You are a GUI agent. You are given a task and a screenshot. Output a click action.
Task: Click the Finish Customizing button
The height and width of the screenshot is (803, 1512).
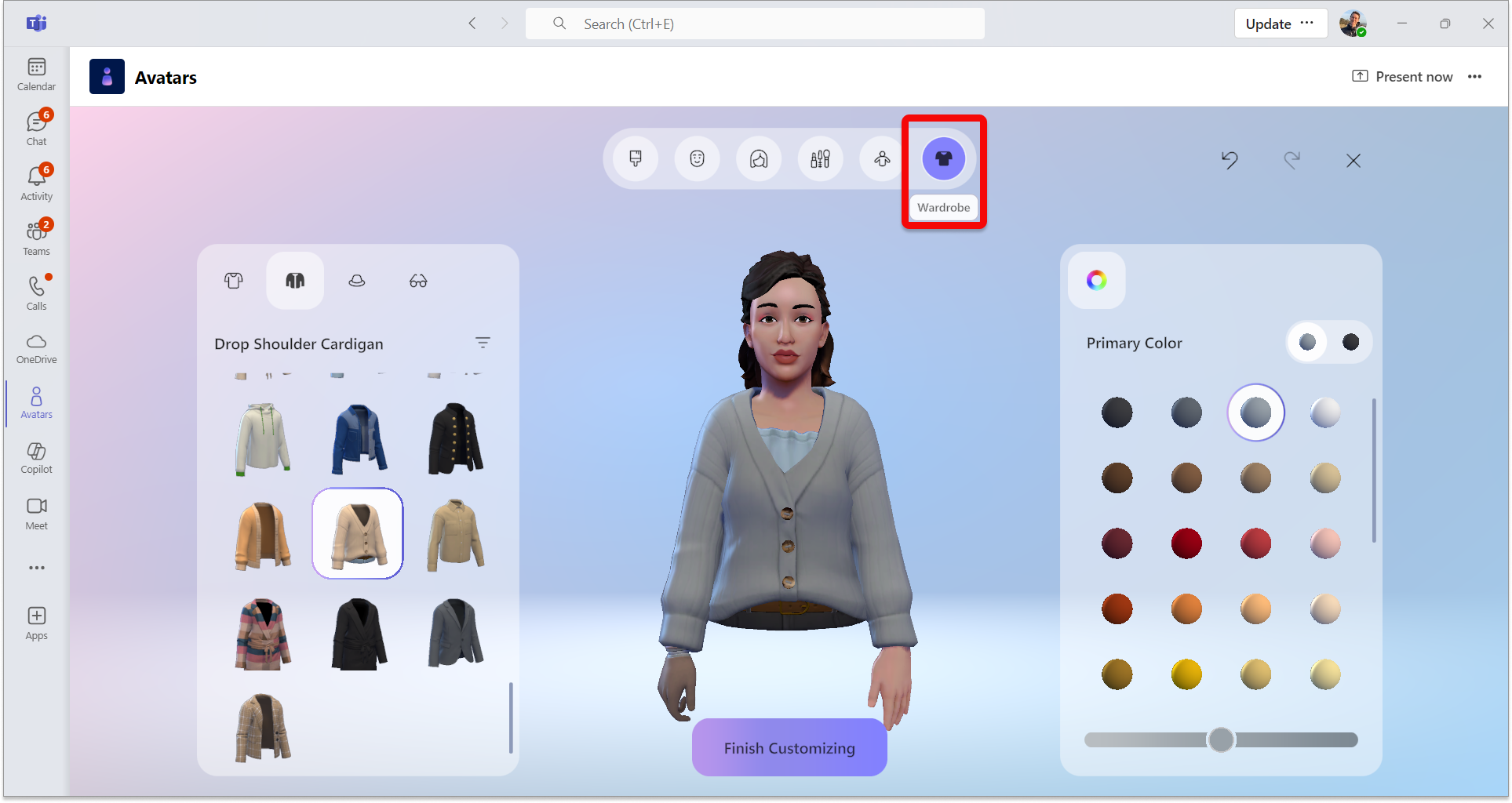tap(789, 747)
